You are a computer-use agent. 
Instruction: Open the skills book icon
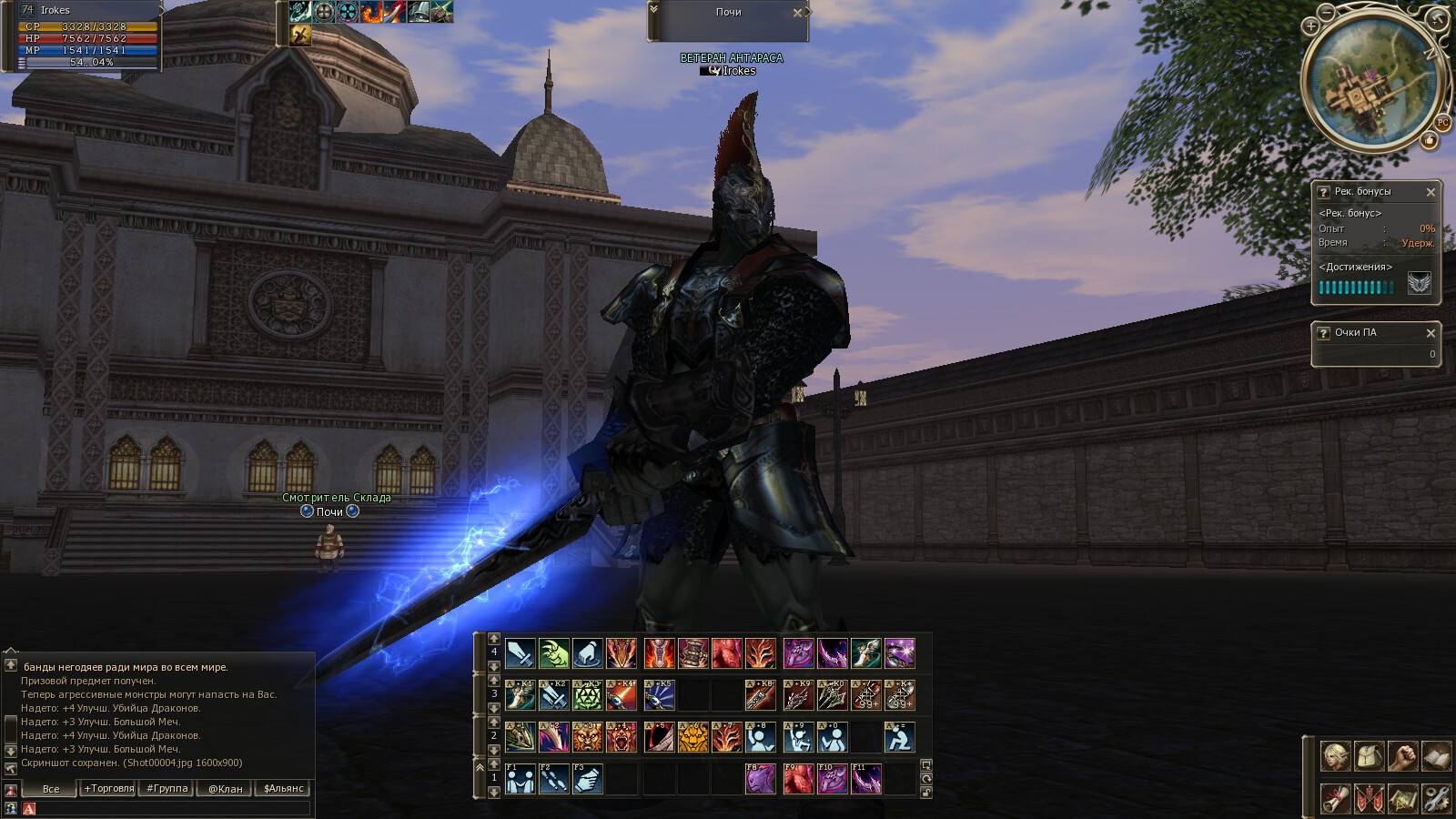tap(1436, 756)
